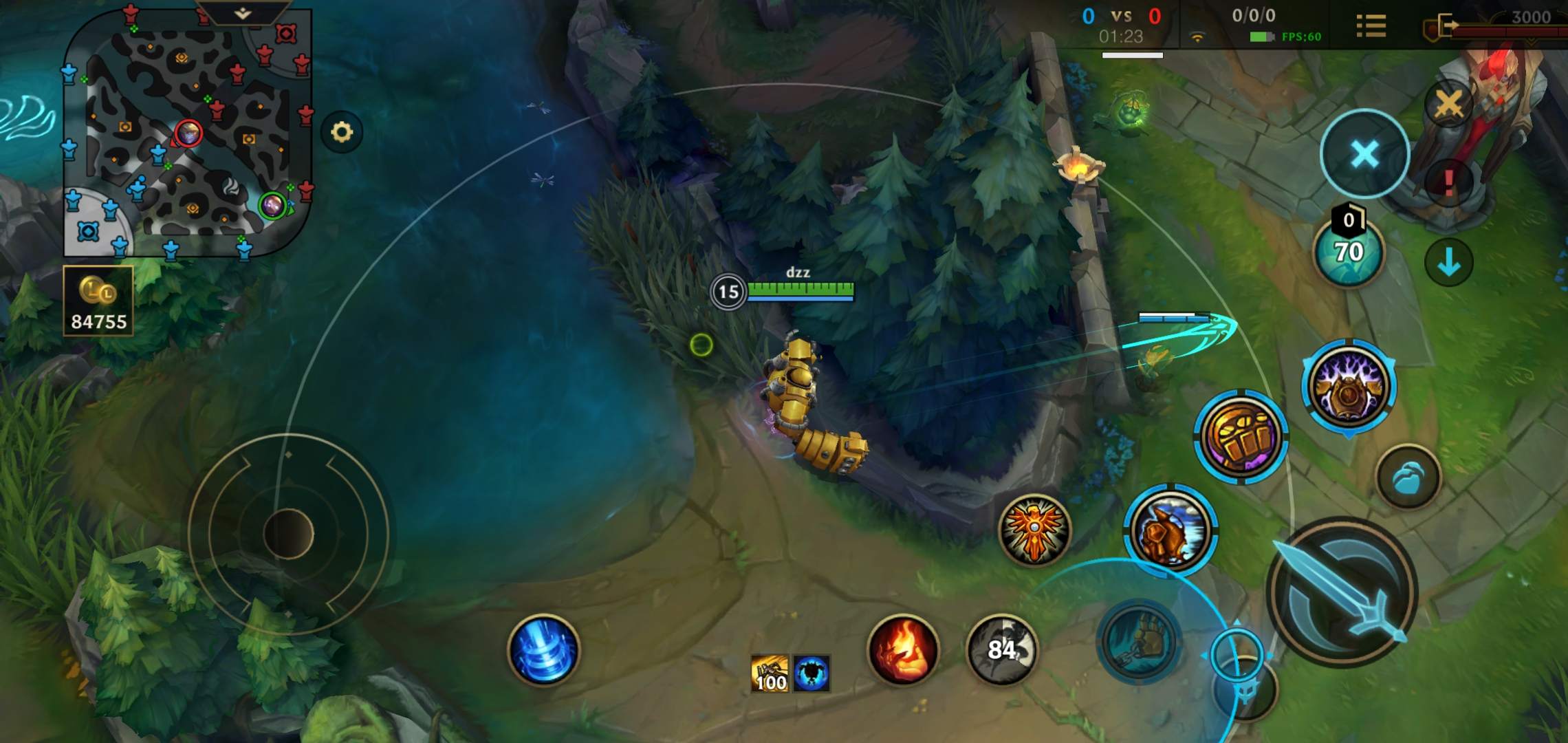The width and height of the screenshot is (1568, 743).
Task: Tap the sword basic attack button
Action: (1342, 592)
